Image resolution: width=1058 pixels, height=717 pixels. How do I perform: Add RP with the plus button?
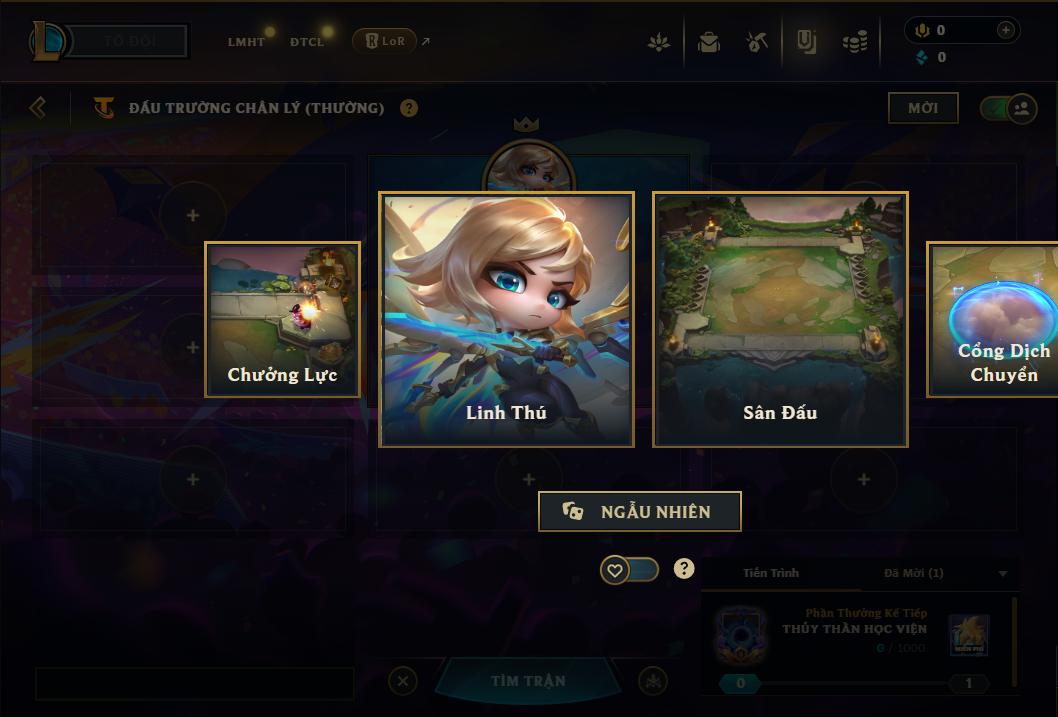(1005, 30)
